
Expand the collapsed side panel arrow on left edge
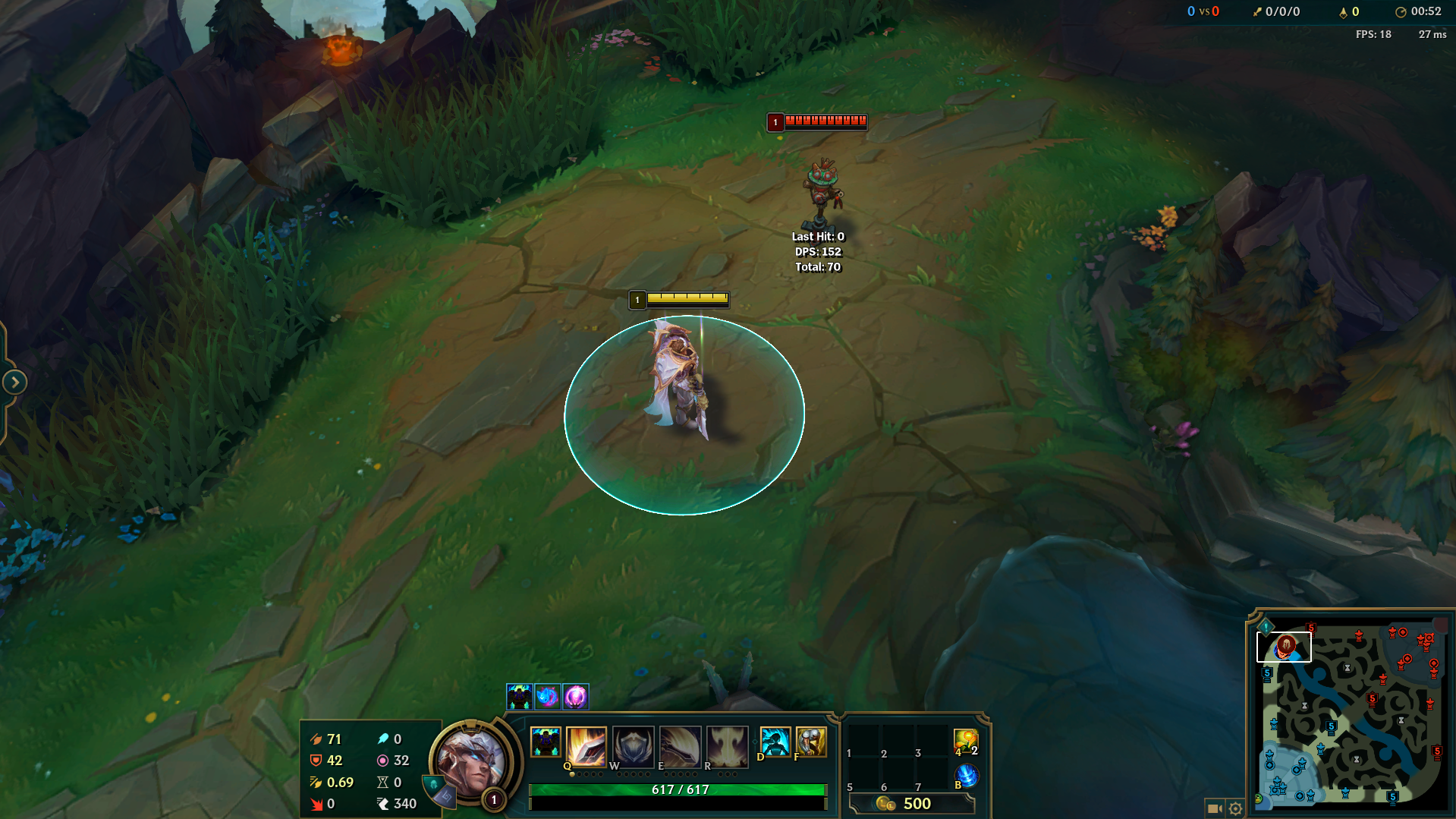[15, 383]
